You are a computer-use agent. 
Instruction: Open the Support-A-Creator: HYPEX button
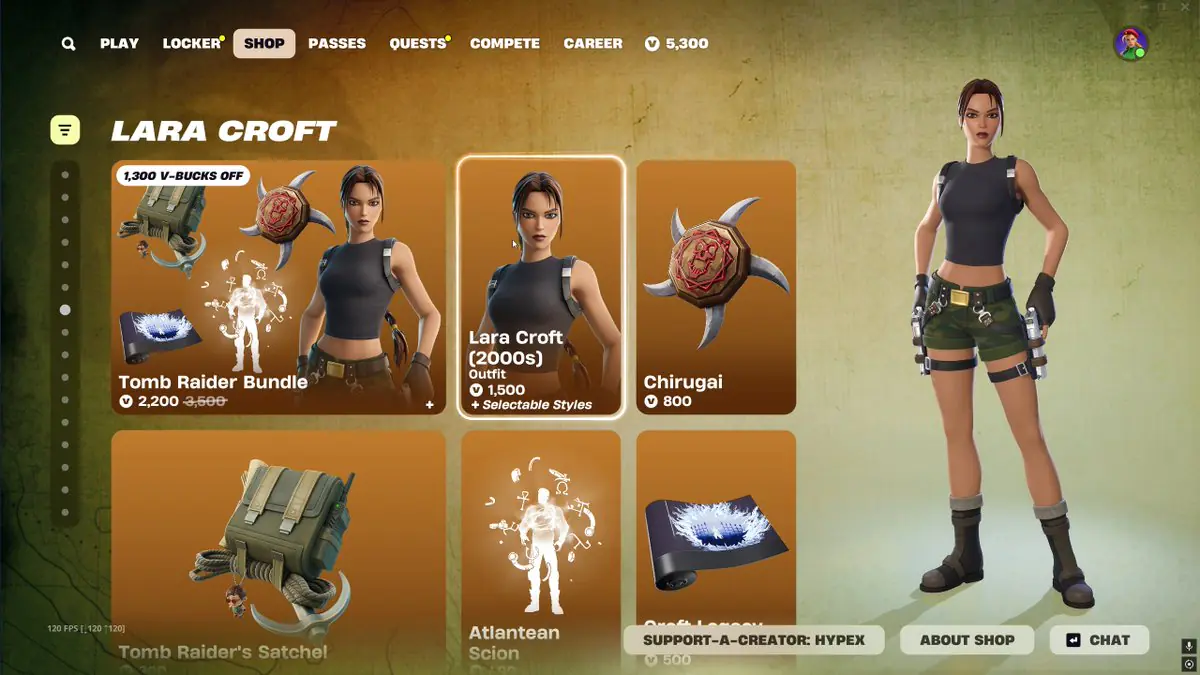(754, 640)
